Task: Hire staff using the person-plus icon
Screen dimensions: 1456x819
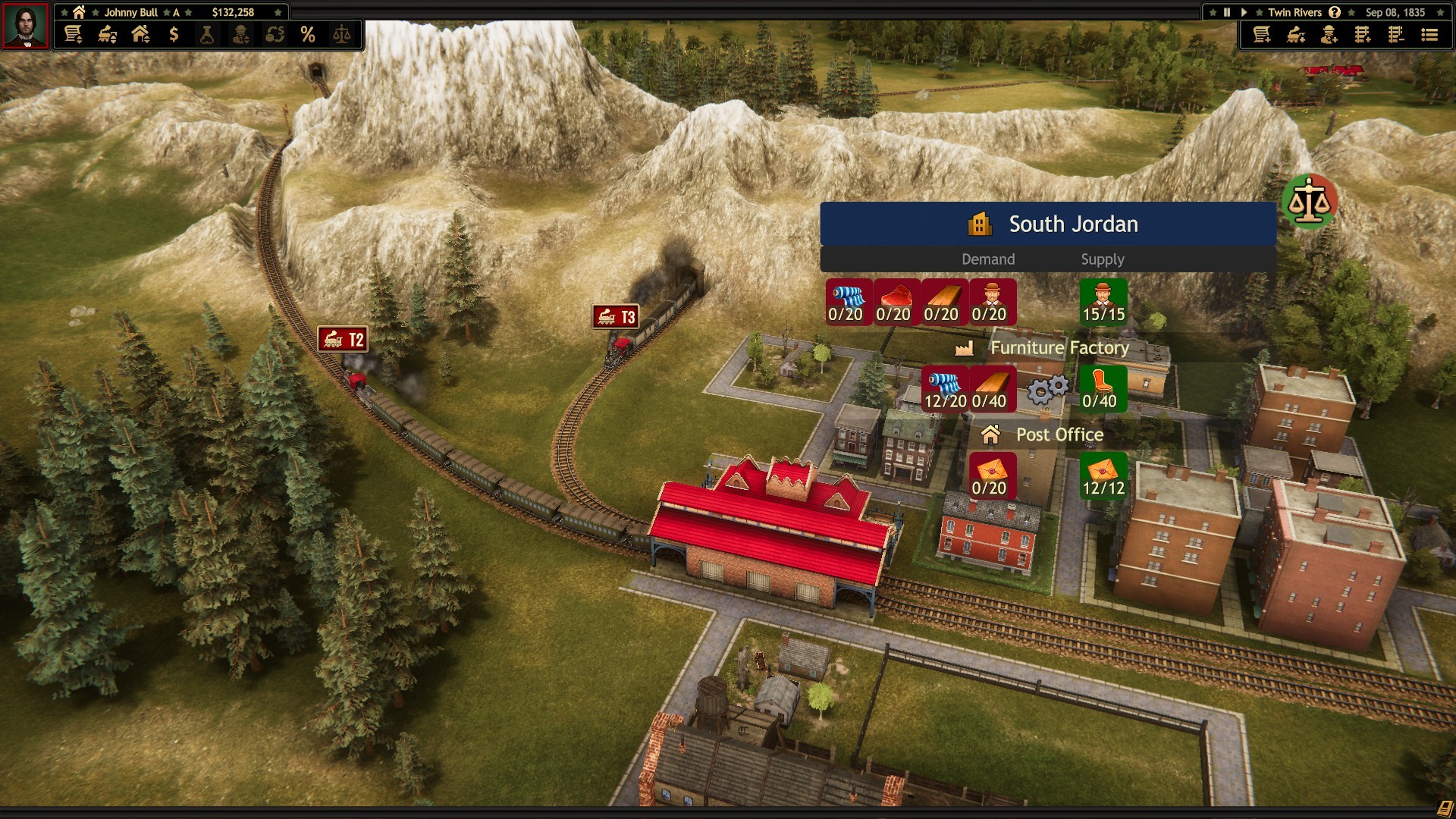Action: pos(1328,35)
